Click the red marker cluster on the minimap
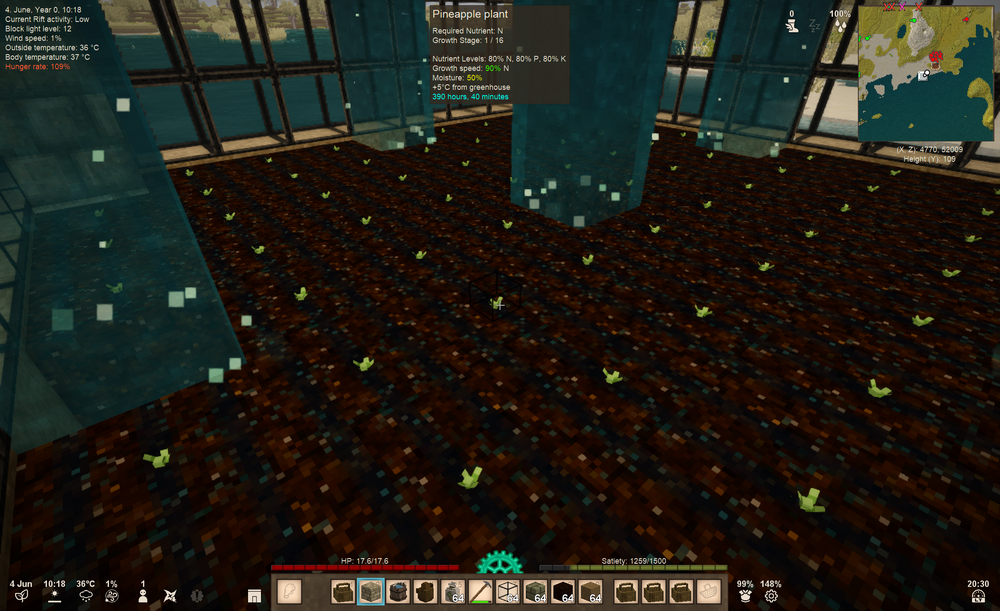This screenshot has width=1000, height=611. click(937, 56)
